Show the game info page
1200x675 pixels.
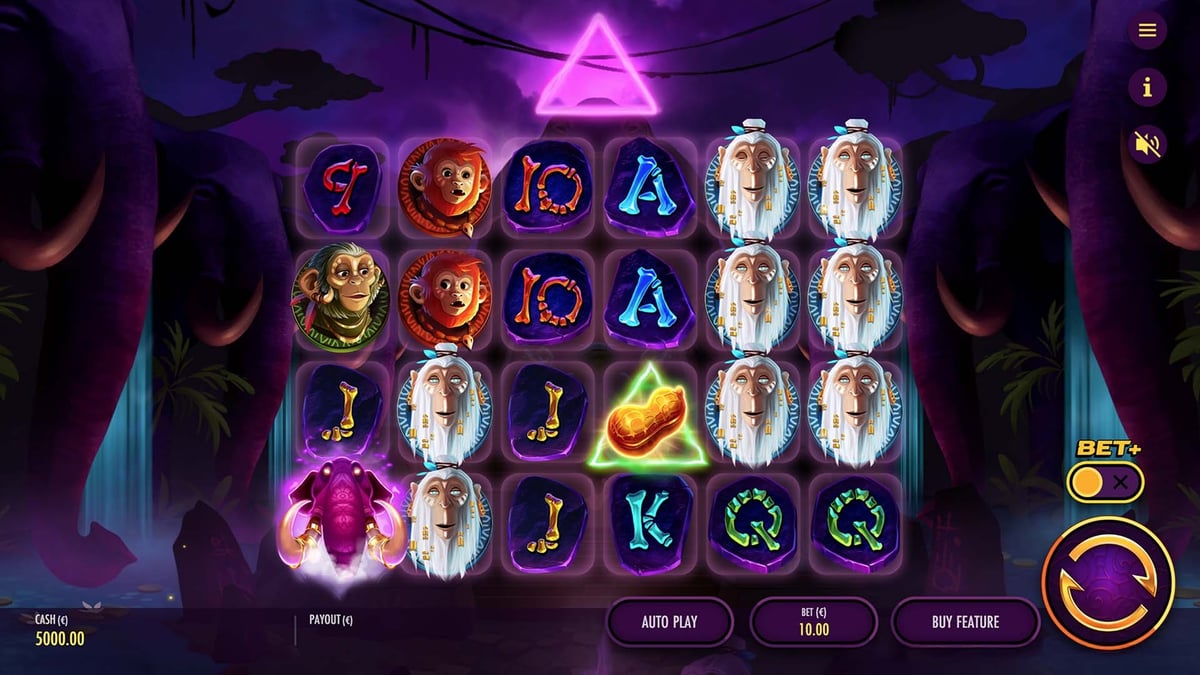pyautogui.click(x=1147, y=88)
